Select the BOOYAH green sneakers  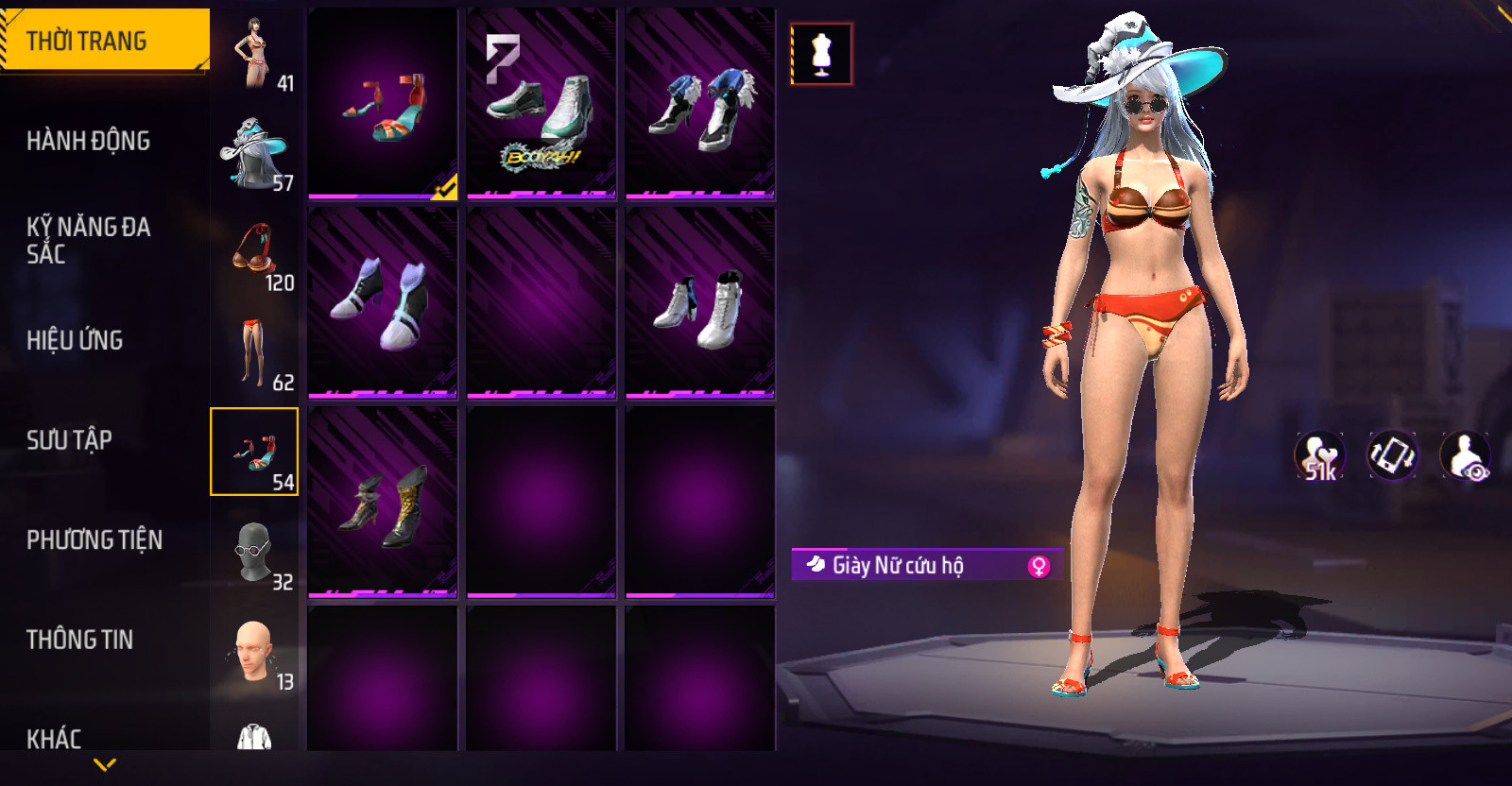click(541, 104)
